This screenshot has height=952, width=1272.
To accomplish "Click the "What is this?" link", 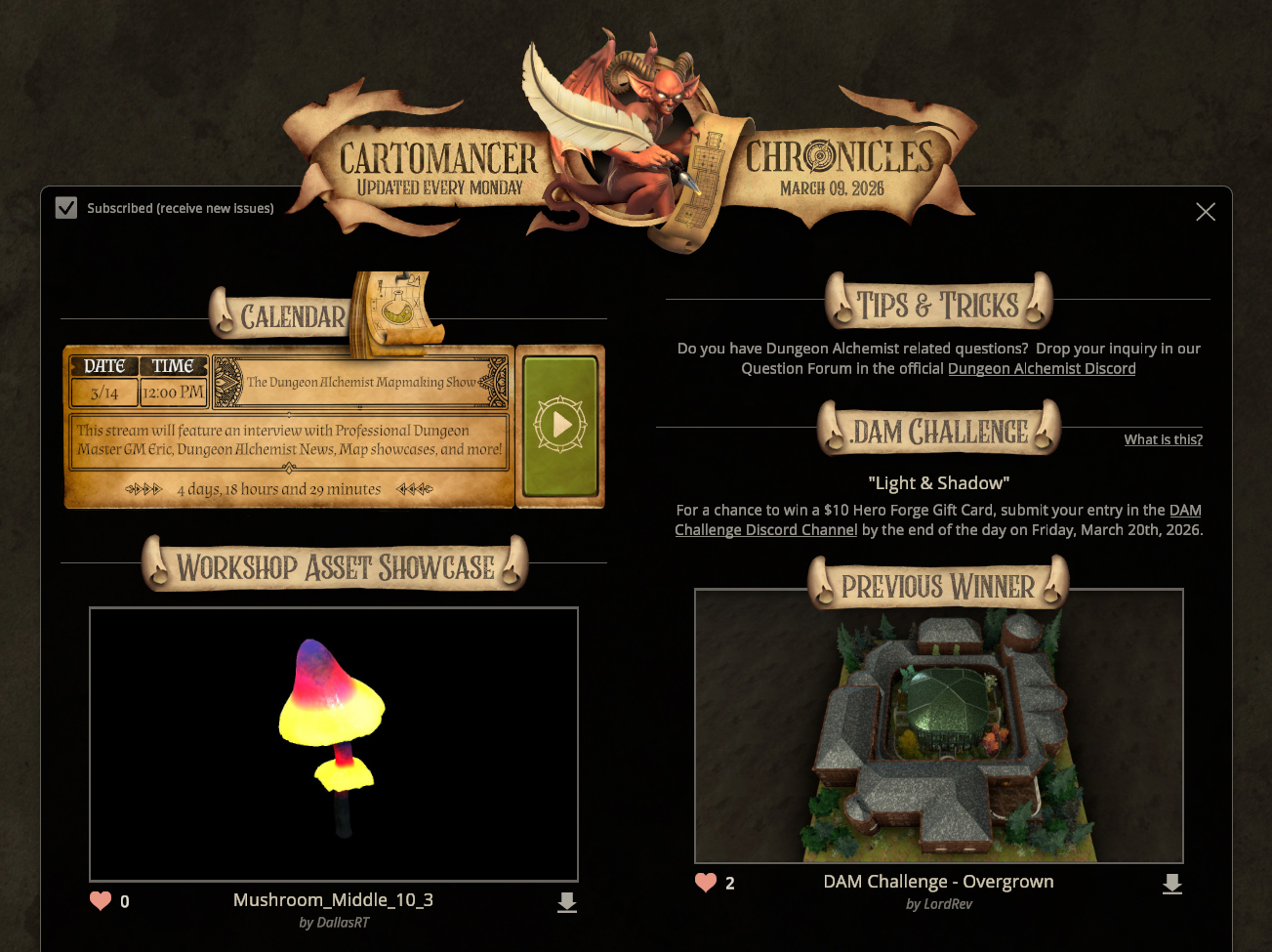I will click(1163, 440).
